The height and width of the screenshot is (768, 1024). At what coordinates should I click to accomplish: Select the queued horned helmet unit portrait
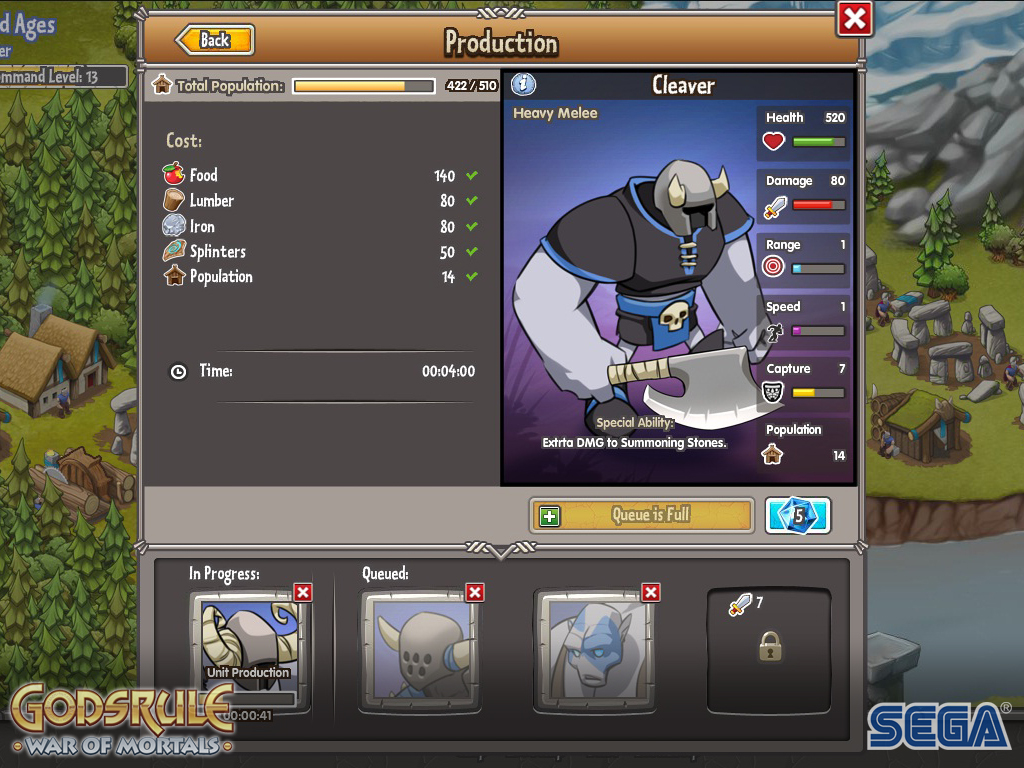click(x=420, y=650)
